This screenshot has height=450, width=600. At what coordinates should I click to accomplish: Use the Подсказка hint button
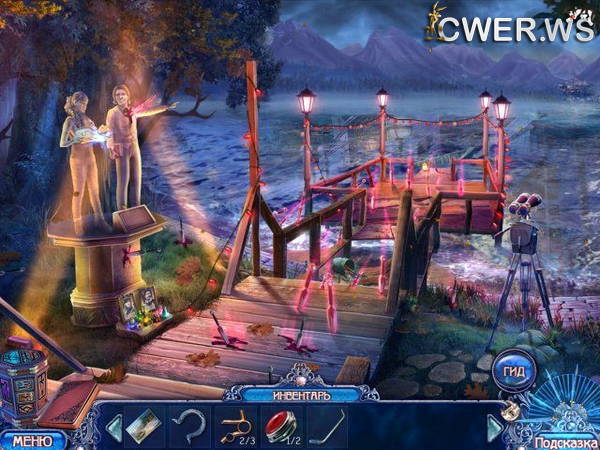tap(565, 442)
